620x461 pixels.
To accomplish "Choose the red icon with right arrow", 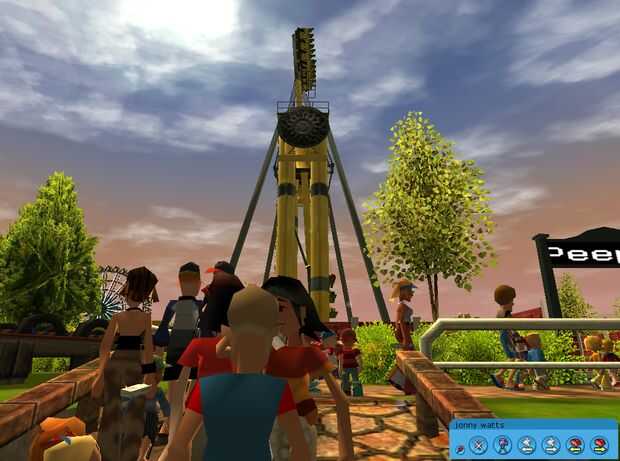I will pos(600,445).
